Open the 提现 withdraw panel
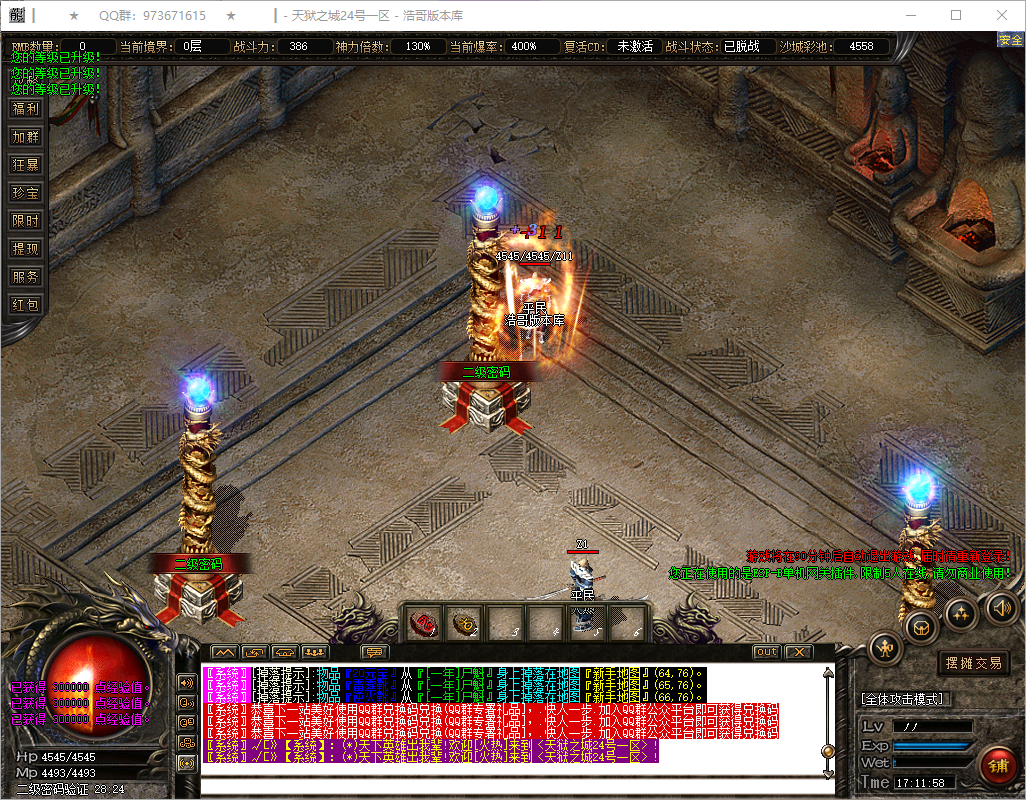The image size is (1026, 800). click(25, 249)
